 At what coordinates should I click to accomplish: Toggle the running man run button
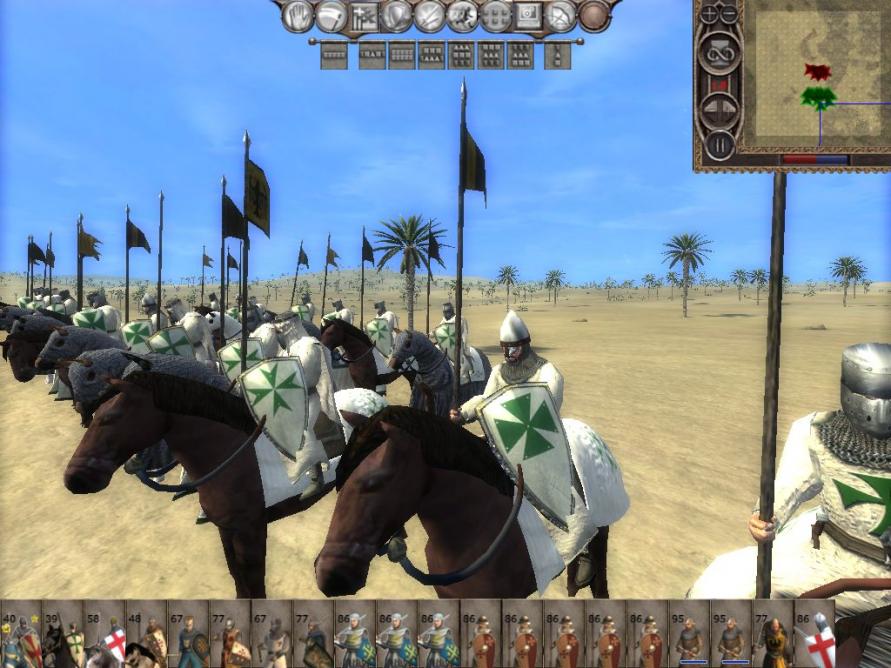[x=462, y=16]
